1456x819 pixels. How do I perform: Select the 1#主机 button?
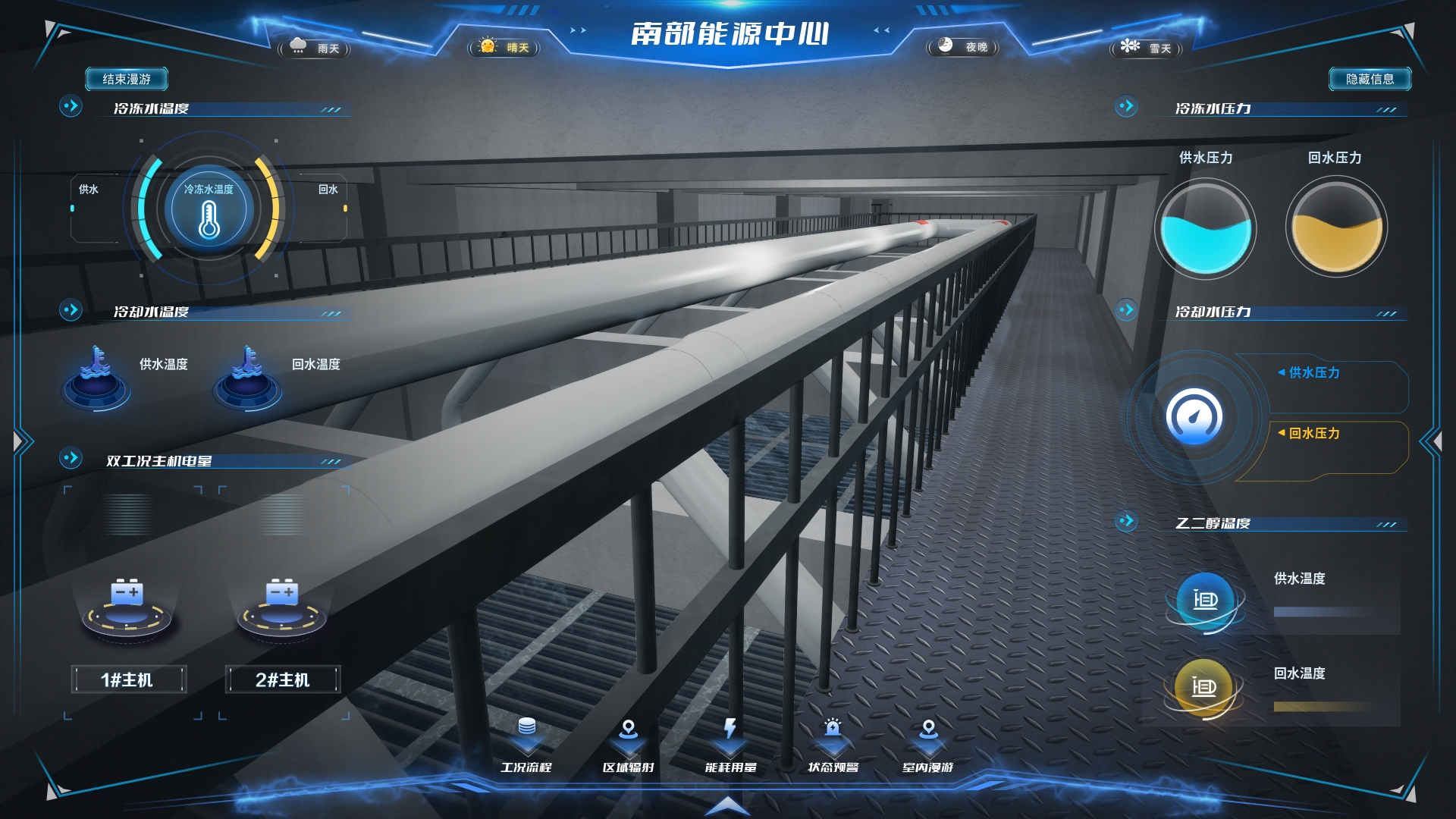tap(127, 679)
